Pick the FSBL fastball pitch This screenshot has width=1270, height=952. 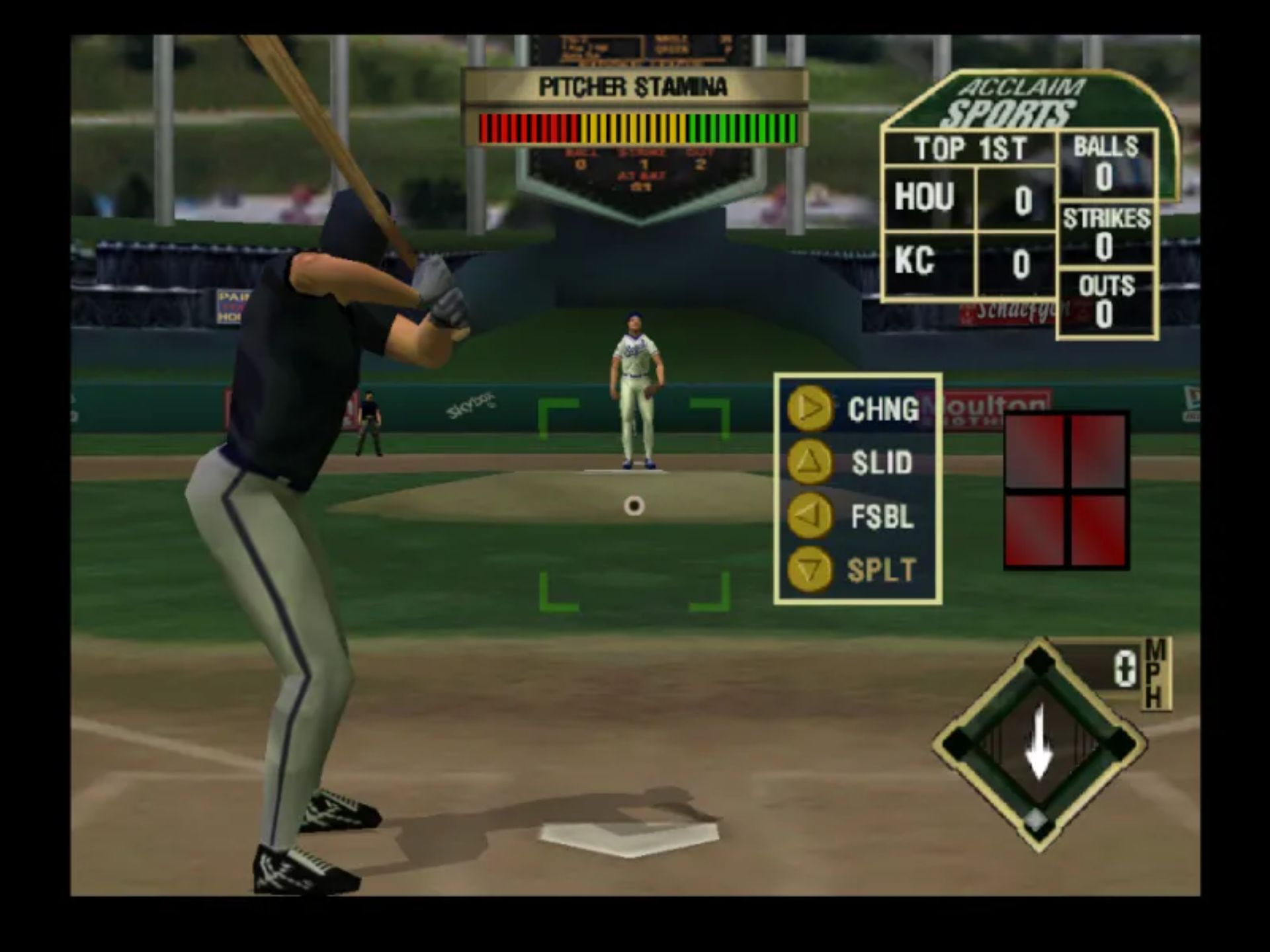coord(857,516)
